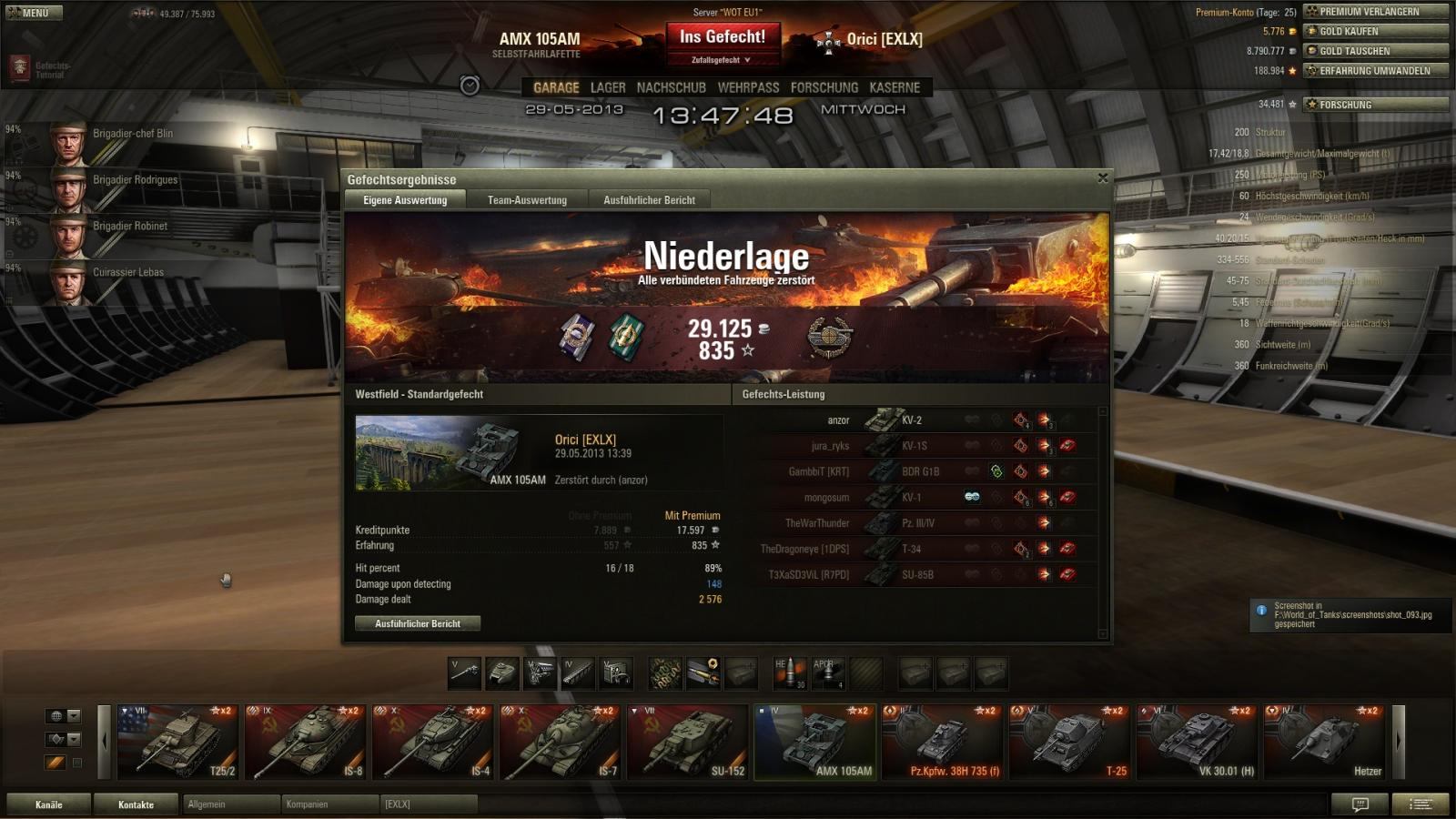Click the Ausführlicher Bericht button below stats

click(x=418, y=623)
